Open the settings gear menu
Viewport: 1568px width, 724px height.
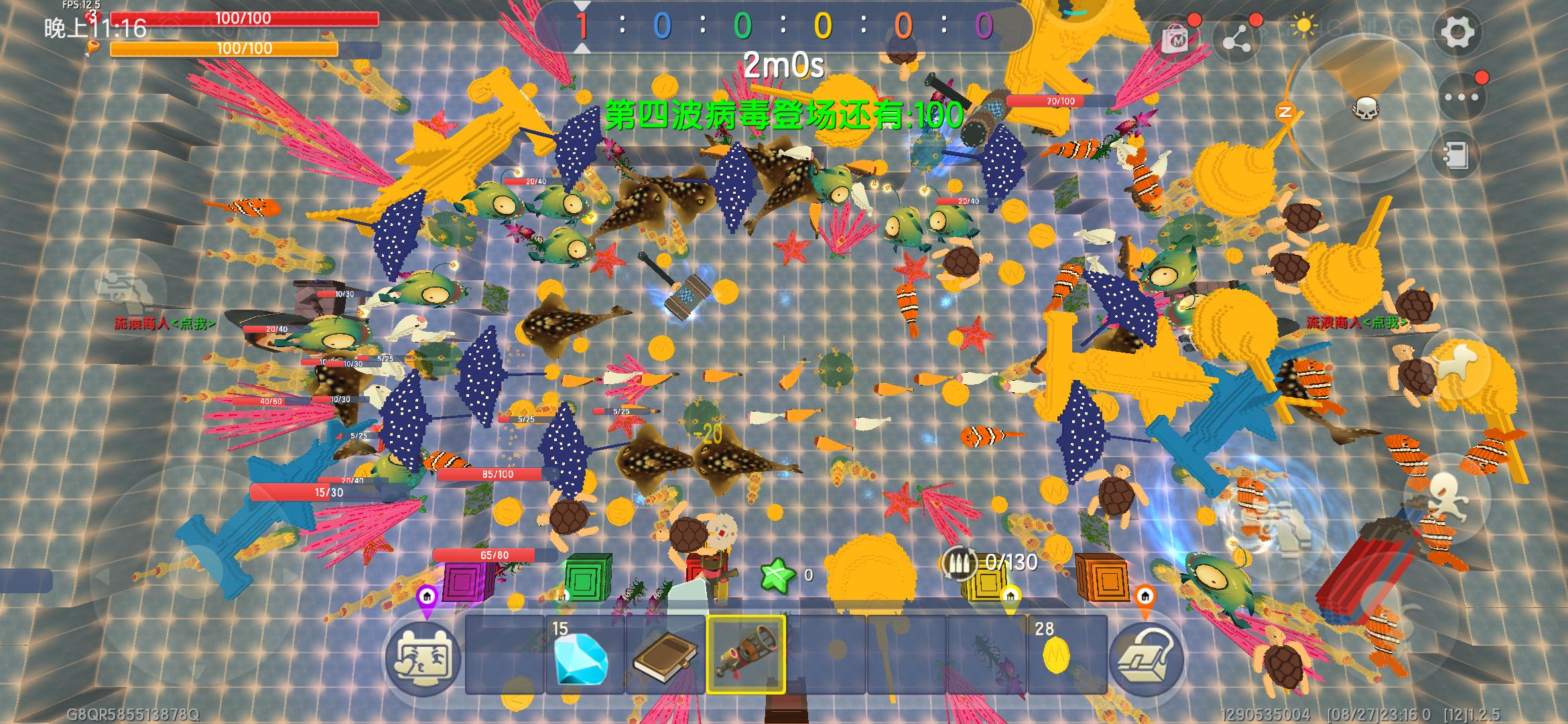tap(1457, 32)
